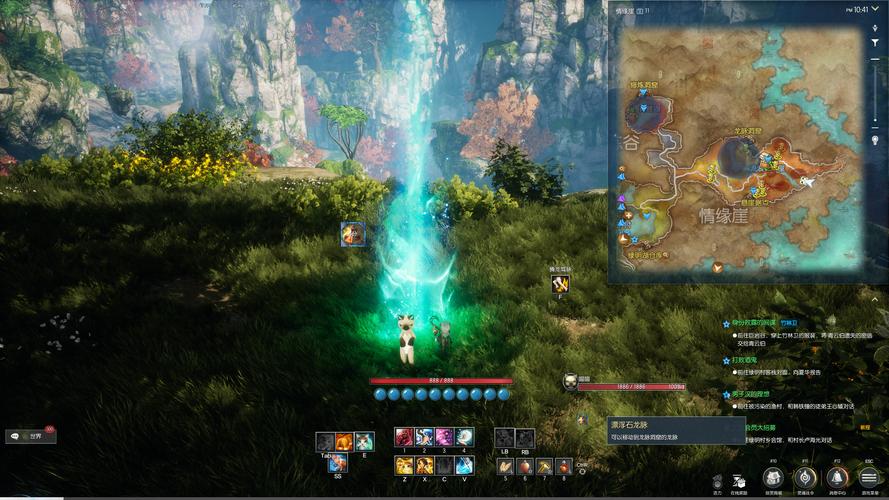This screenshot has width=889, height=500.
Task: Use the red potion in slot 8
Action: point(564,466)
